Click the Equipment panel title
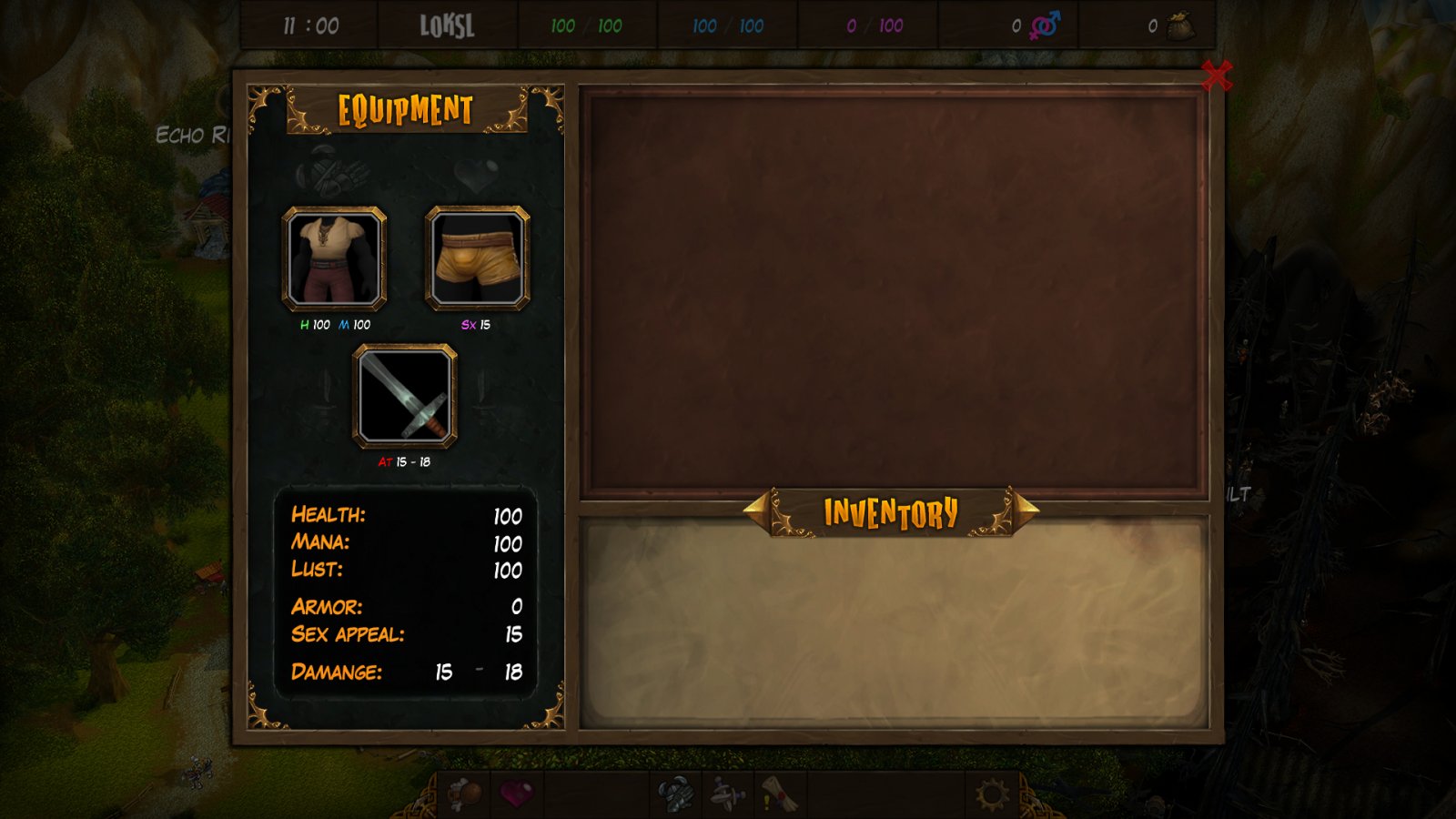The height and width of the screenshot is (819, 1456). (x=403, y=110)
